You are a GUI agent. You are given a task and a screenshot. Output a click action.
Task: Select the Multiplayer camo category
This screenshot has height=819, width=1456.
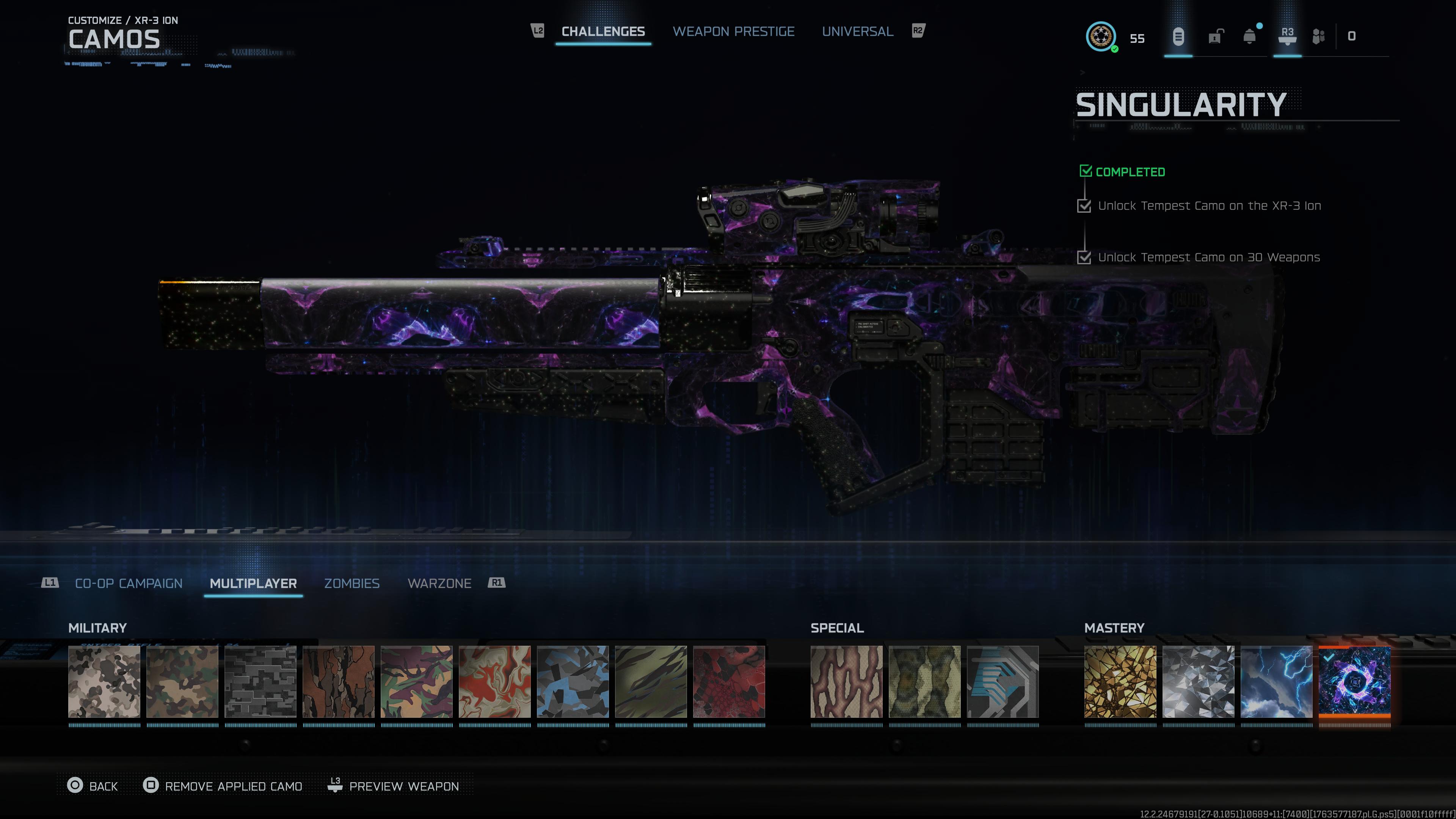[253, 583]
